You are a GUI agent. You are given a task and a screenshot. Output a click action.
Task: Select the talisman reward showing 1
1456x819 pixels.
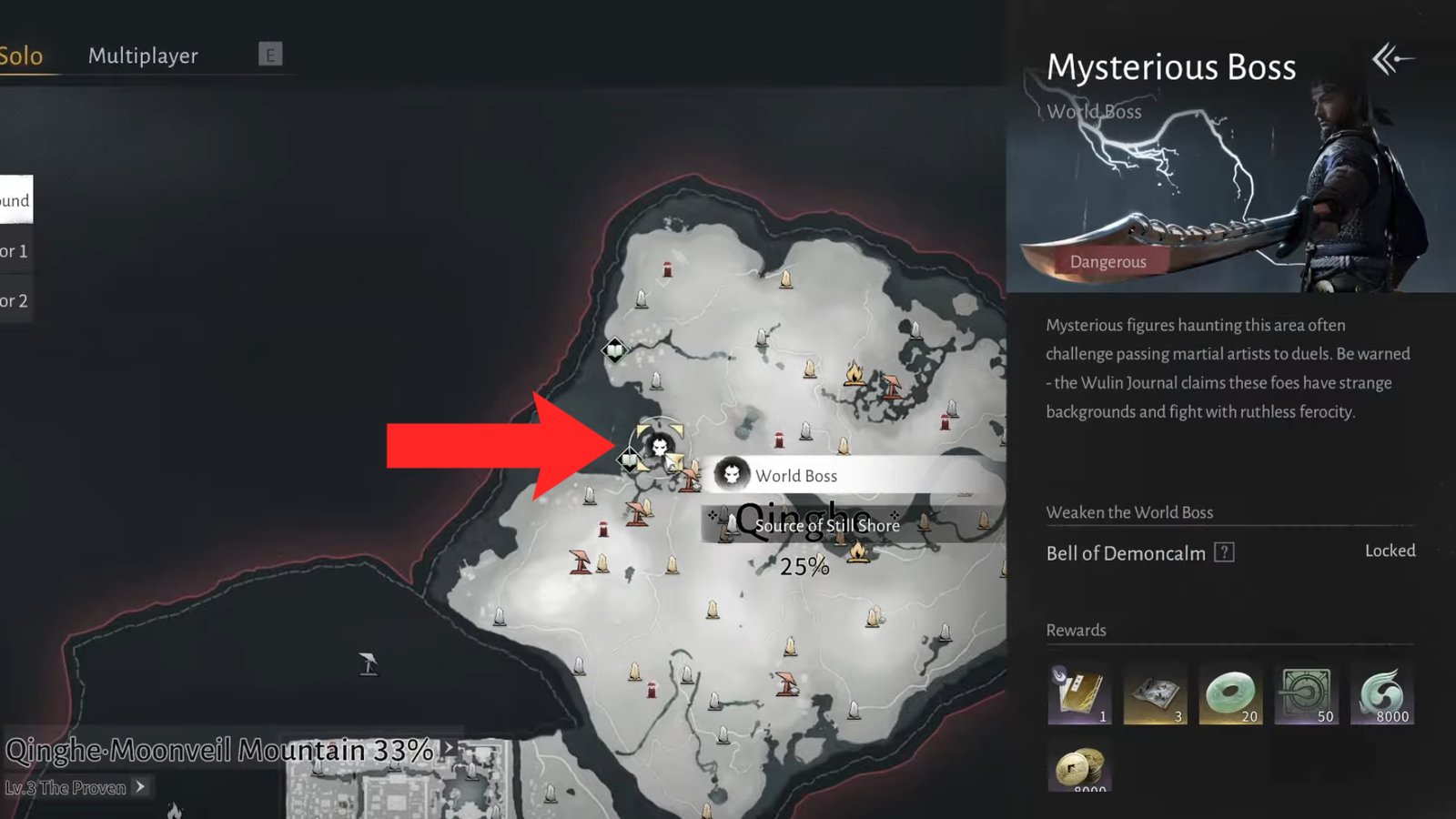(x=1079, y=693)
